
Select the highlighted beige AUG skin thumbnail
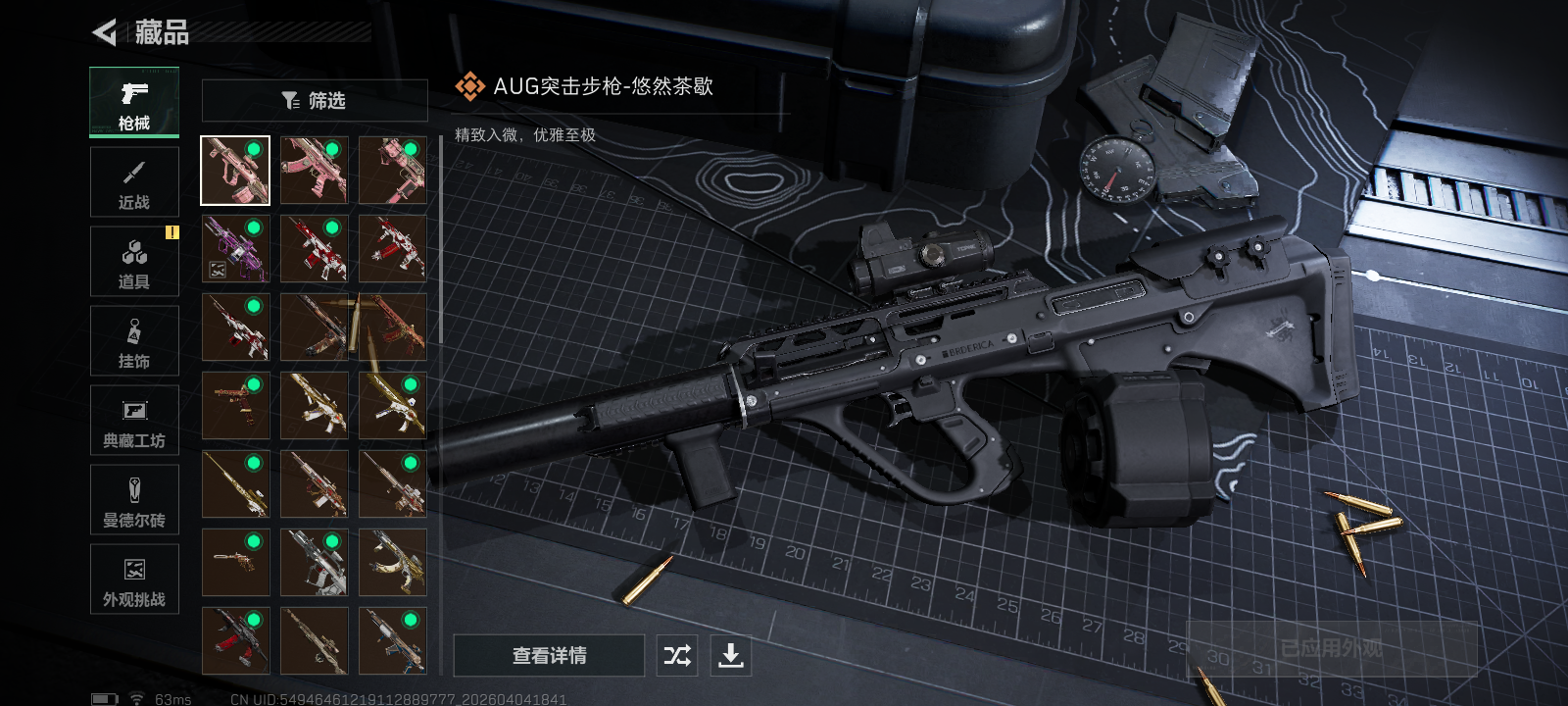[x=235, y=171]
